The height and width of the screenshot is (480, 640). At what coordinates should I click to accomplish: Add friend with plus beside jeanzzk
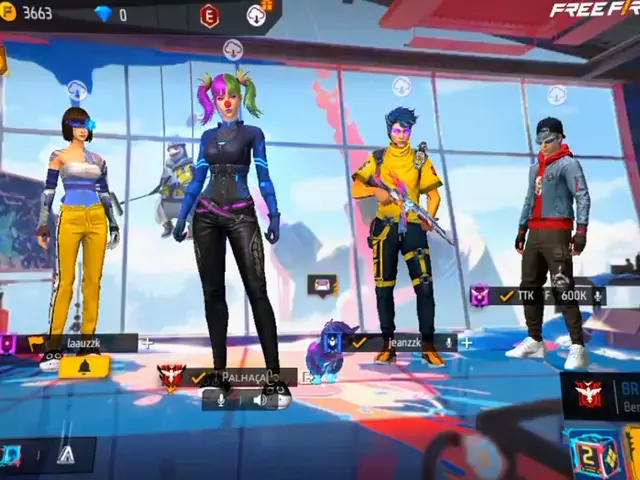point(466,342)
